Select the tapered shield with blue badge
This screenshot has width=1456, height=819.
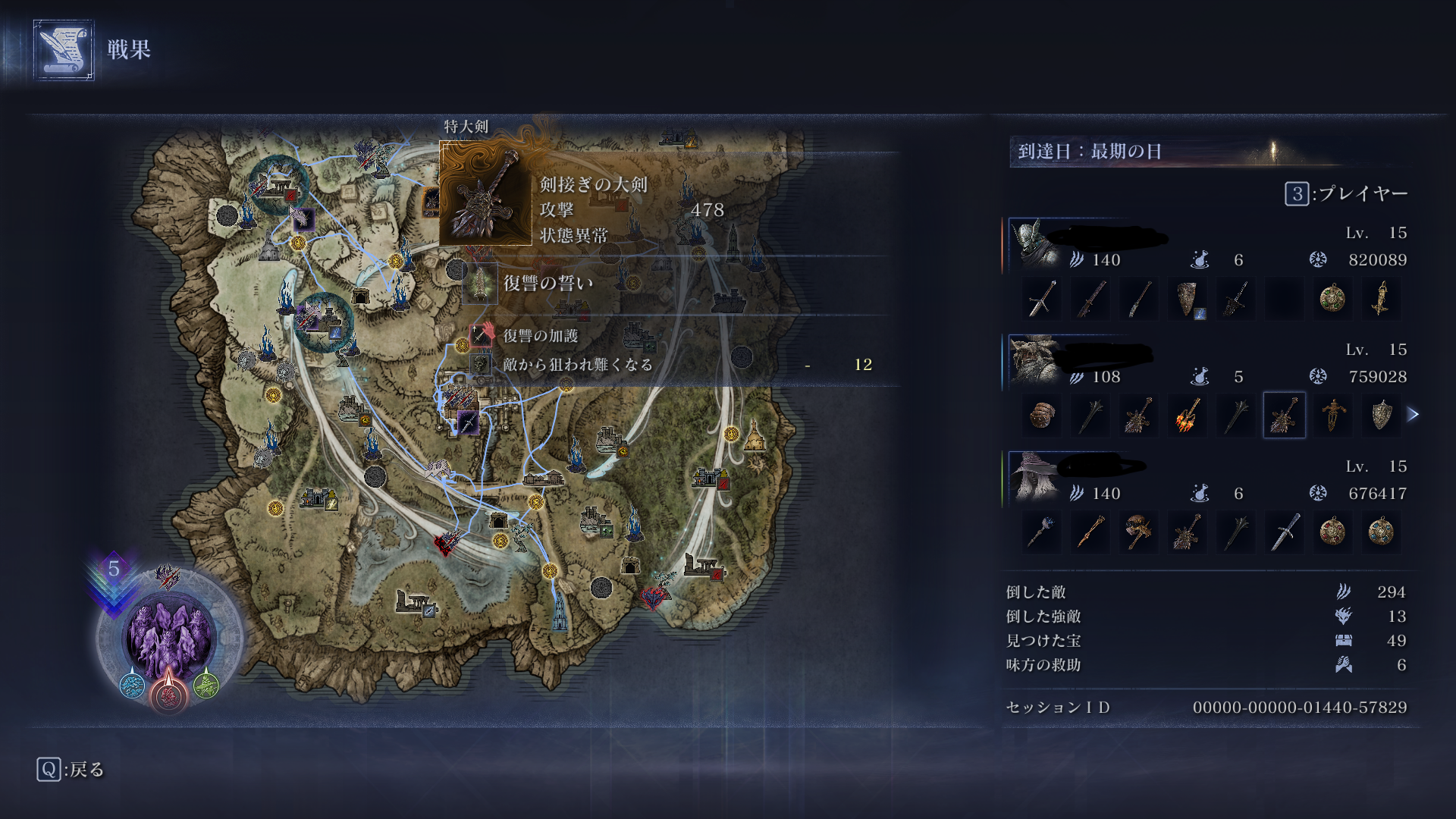1187,299
